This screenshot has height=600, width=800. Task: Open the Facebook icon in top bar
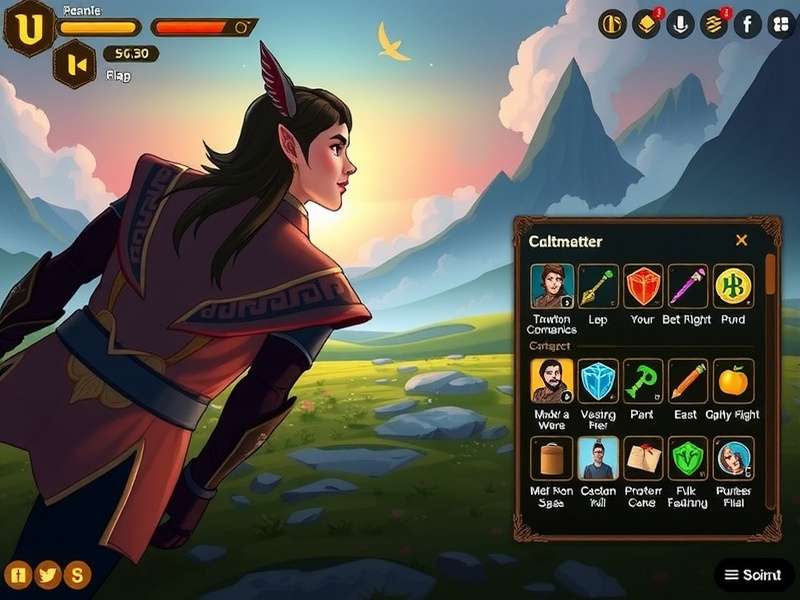(747, 24)
